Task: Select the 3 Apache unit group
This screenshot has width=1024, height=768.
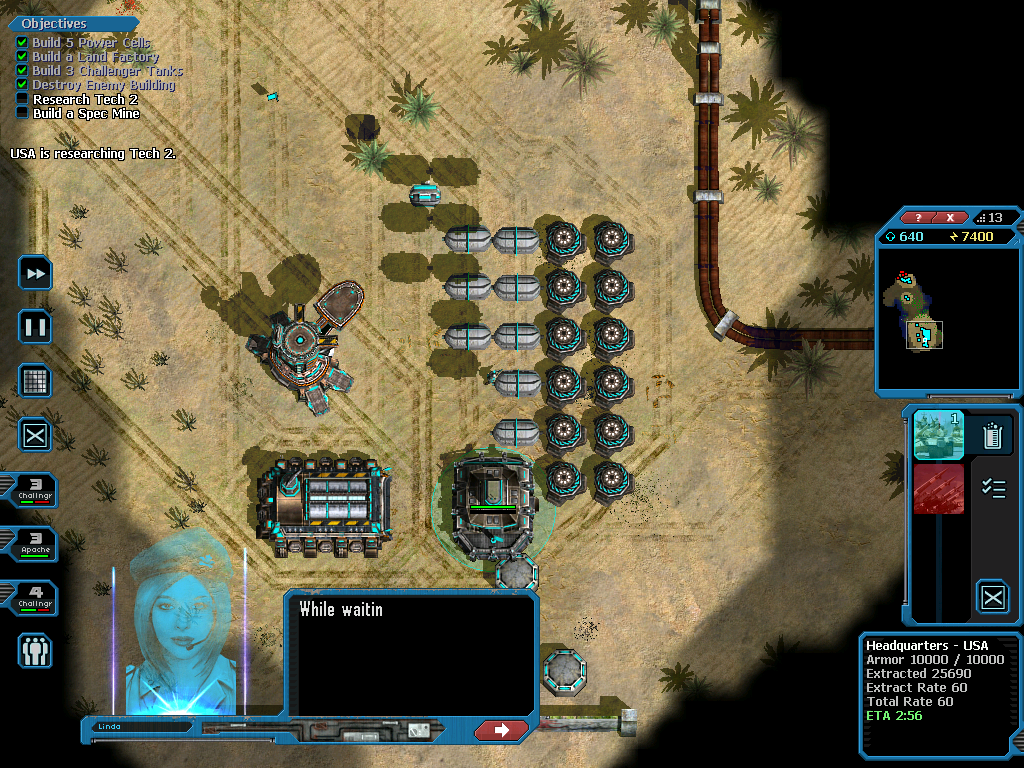Action: tap(30, 545)
